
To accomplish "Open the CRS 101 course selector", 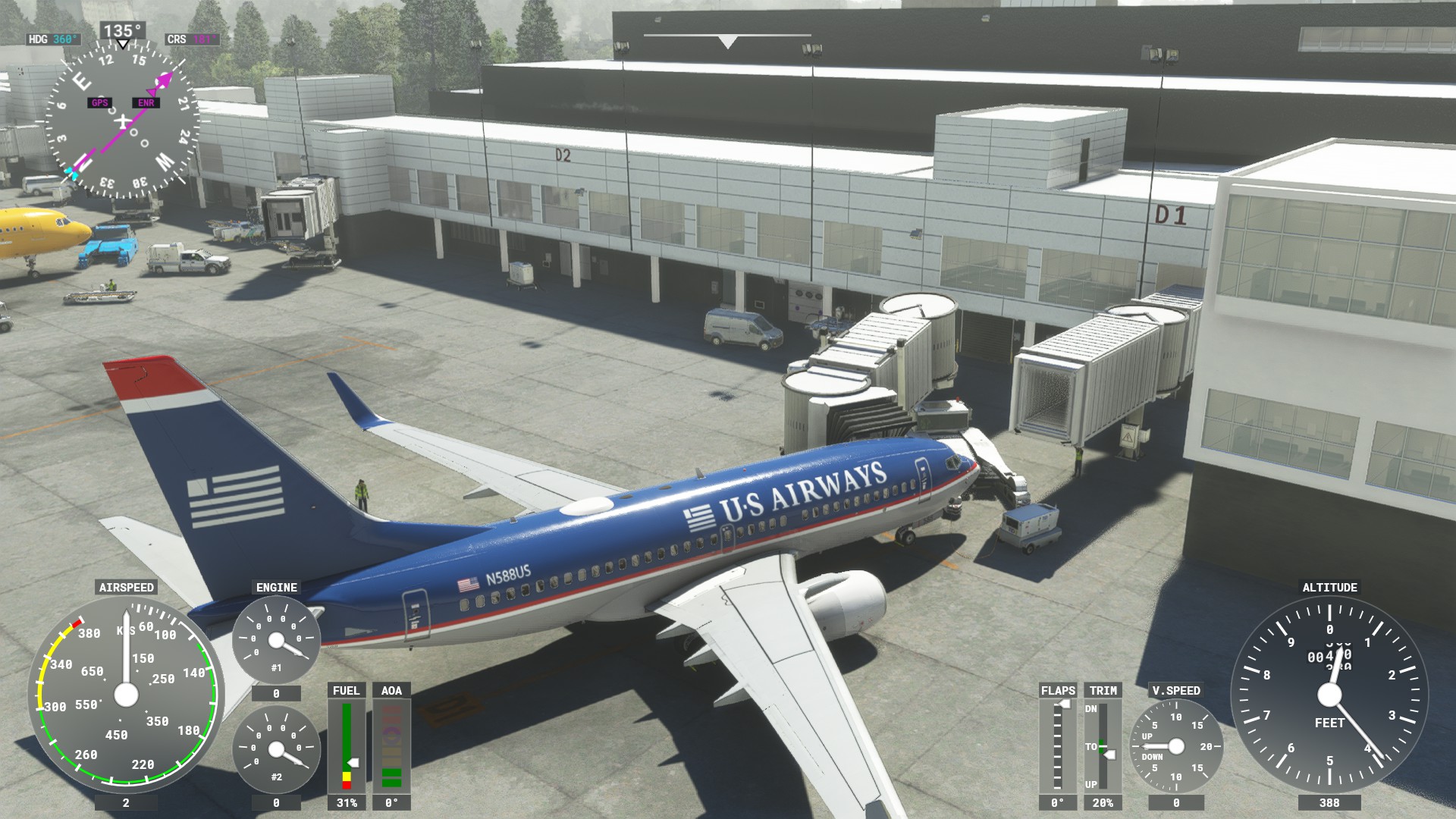I will [x=191, y=39].
